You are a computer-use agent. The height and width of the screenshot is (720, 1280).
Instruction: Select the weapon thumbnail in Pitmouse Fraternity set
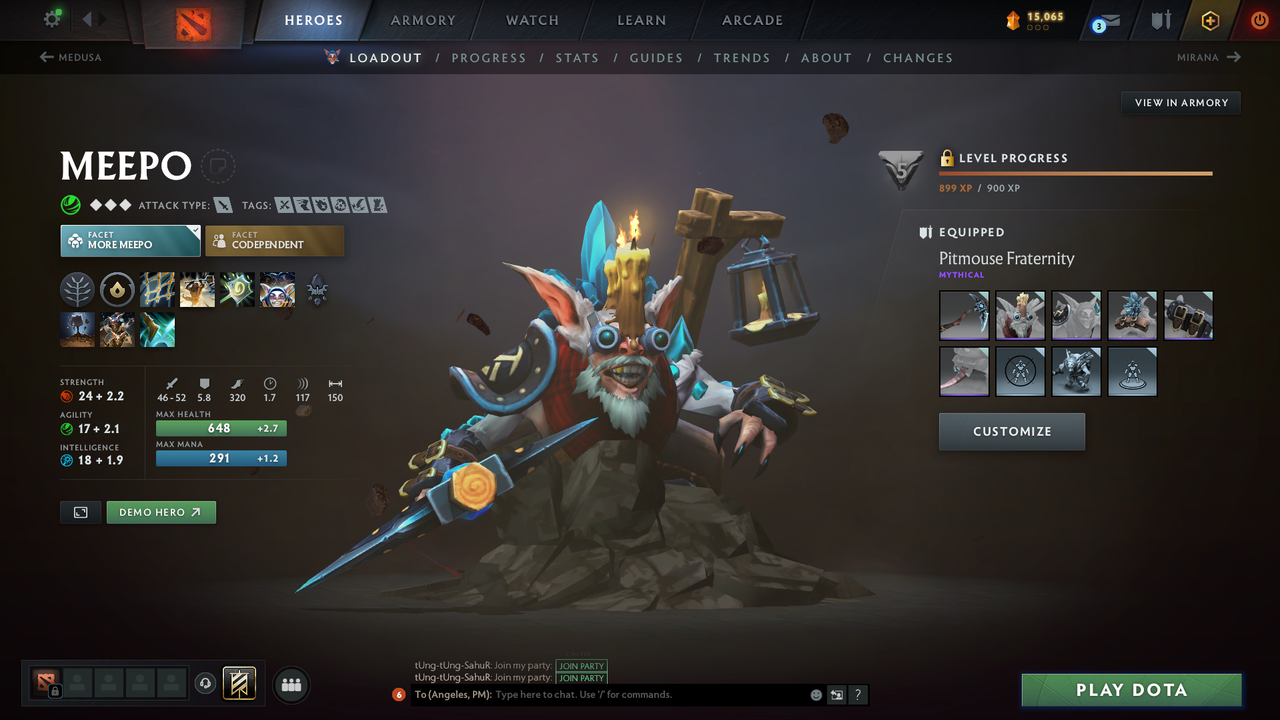point(963,315)
